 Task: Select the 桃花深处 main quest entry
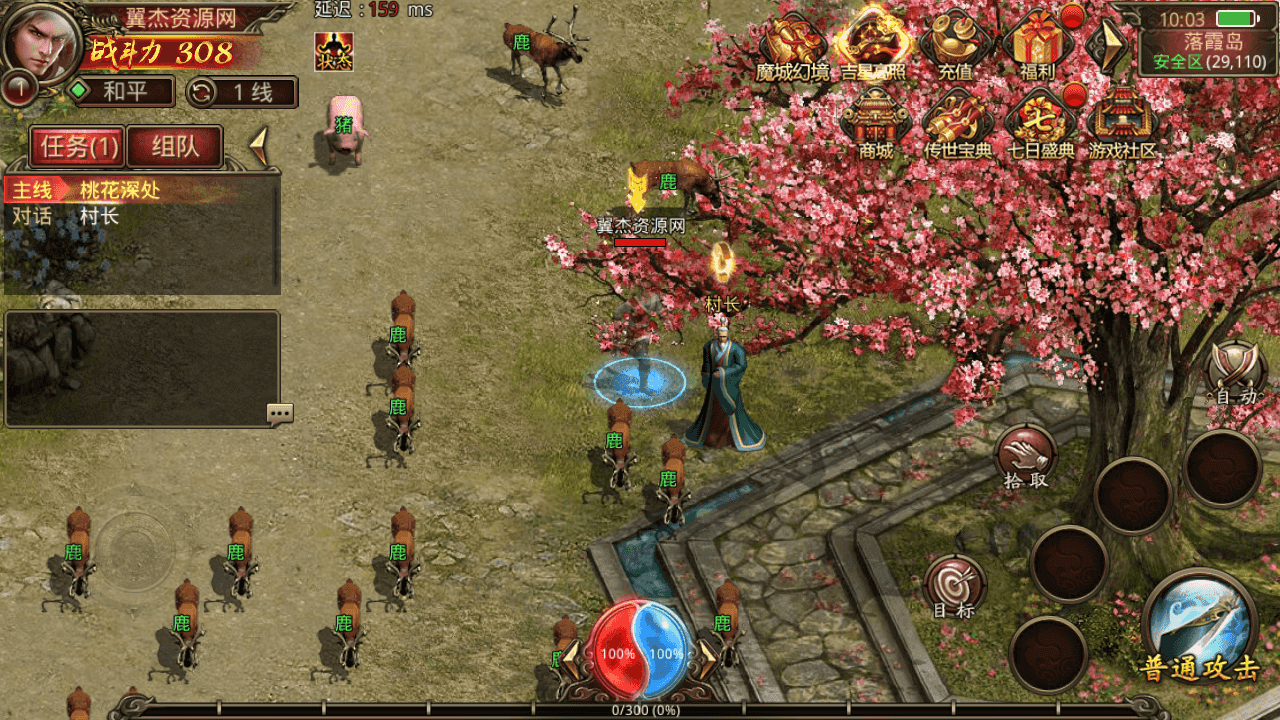click(x=120, y=189)
